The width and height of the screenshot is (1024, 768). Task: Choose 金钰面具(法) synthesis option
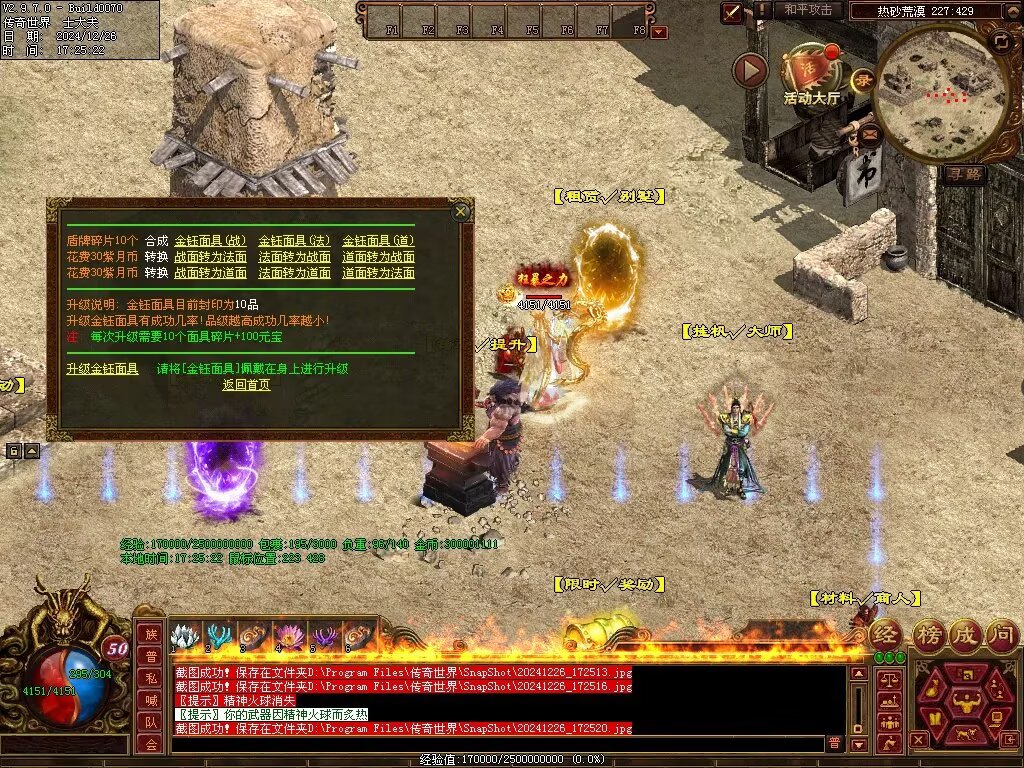coord(294,240)
